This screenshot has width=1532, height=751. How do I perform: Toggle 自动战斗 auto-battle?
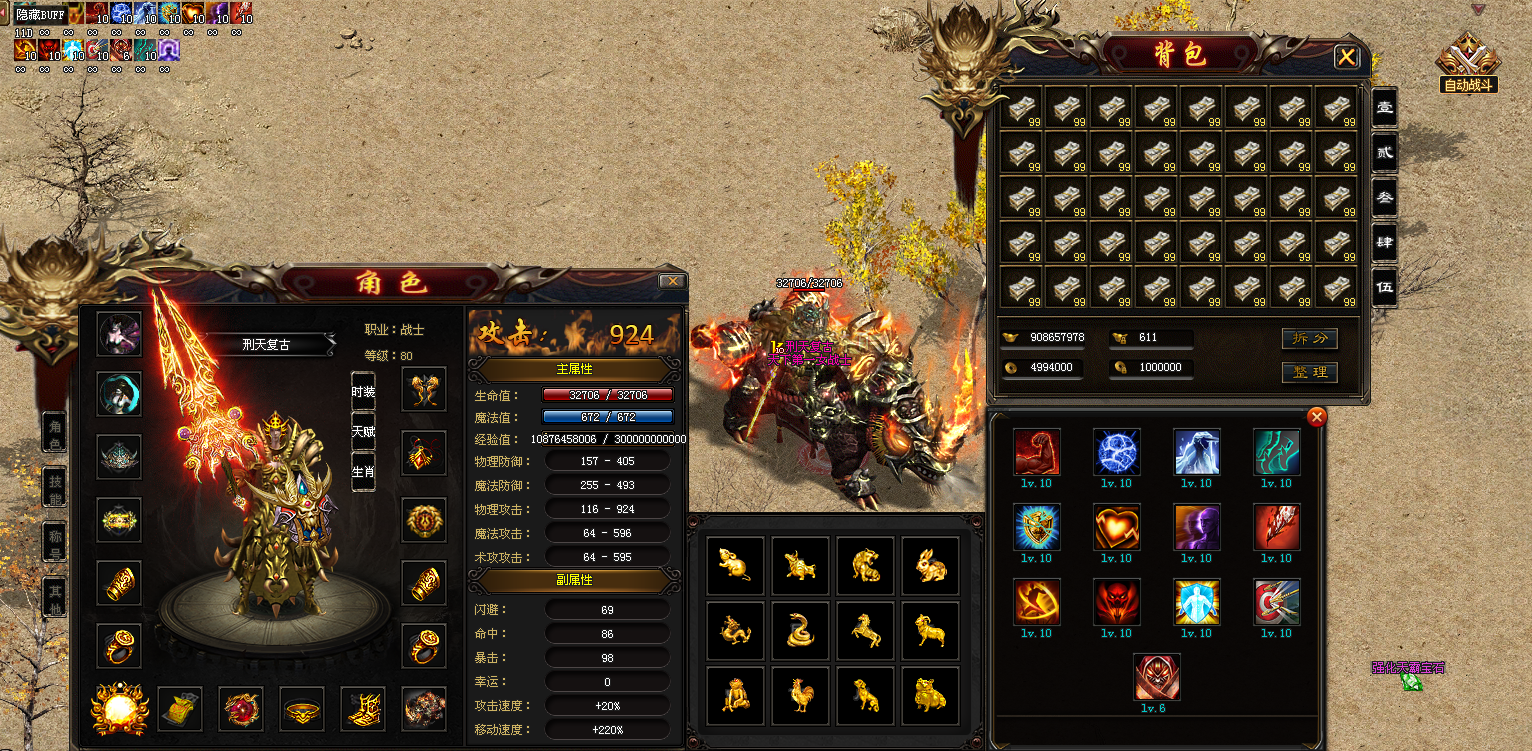[x=1467, y=63]
